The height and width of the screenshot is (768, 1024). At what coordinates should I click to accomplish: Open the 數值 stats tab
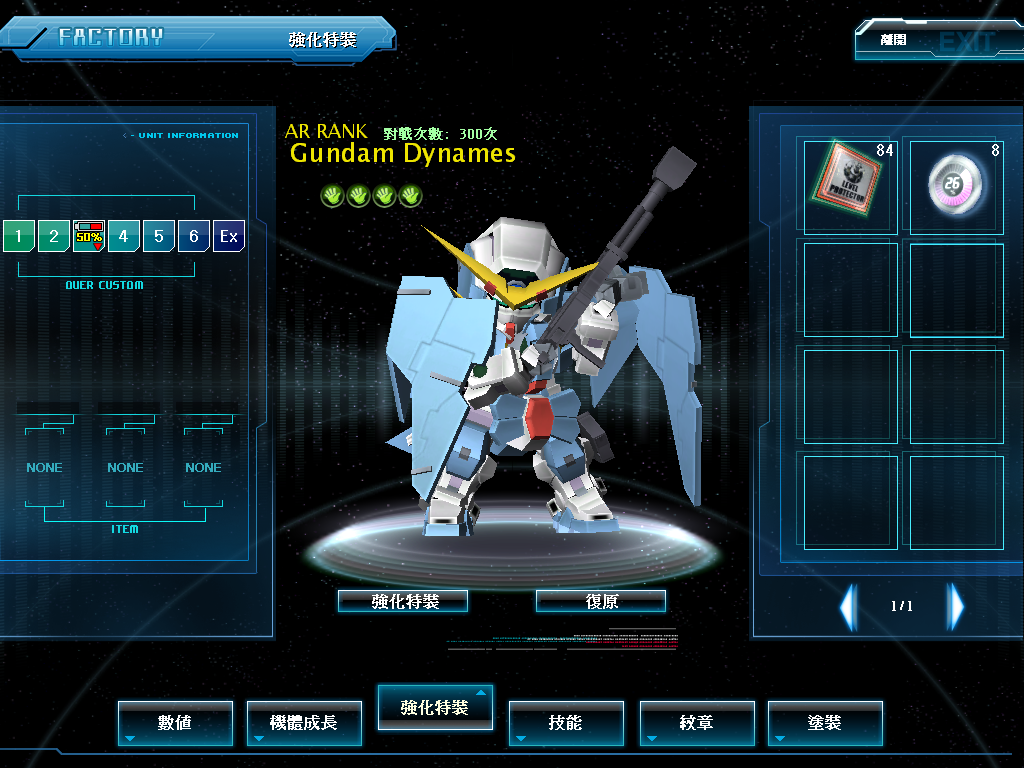click(x=175, y=723)
